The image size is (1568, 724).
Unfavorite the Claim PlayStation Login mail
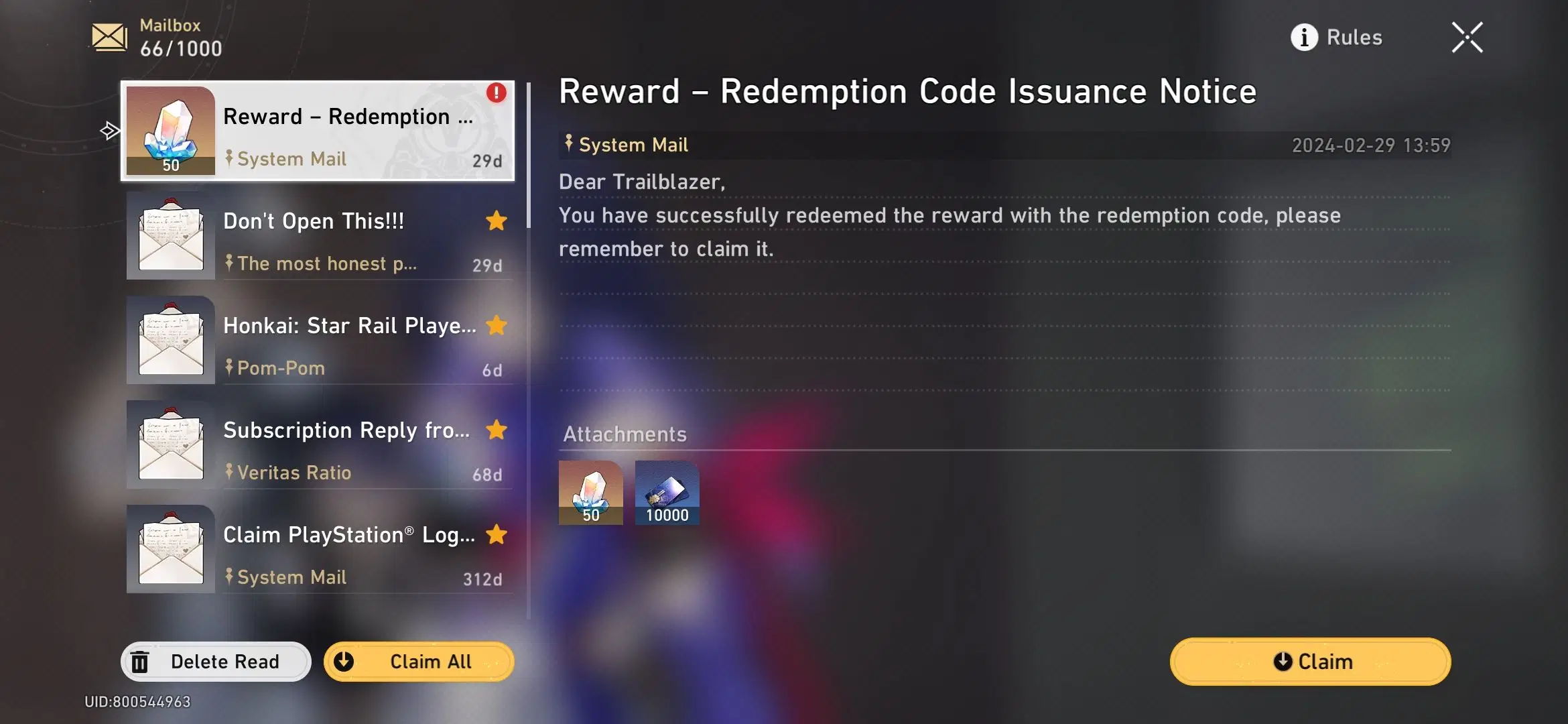pyautogui.click(x=496, y=534)
